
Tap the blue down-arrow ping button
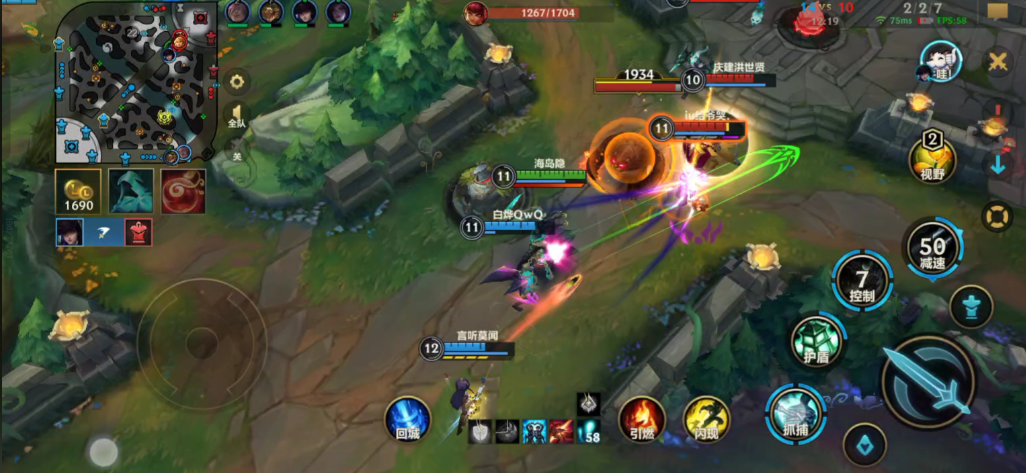[997, 165]
